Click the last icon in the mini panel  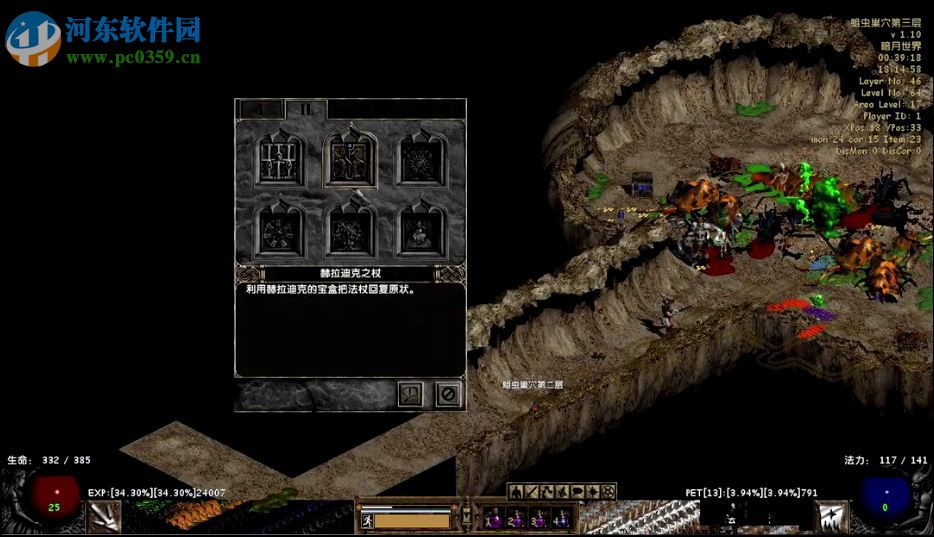609,491
